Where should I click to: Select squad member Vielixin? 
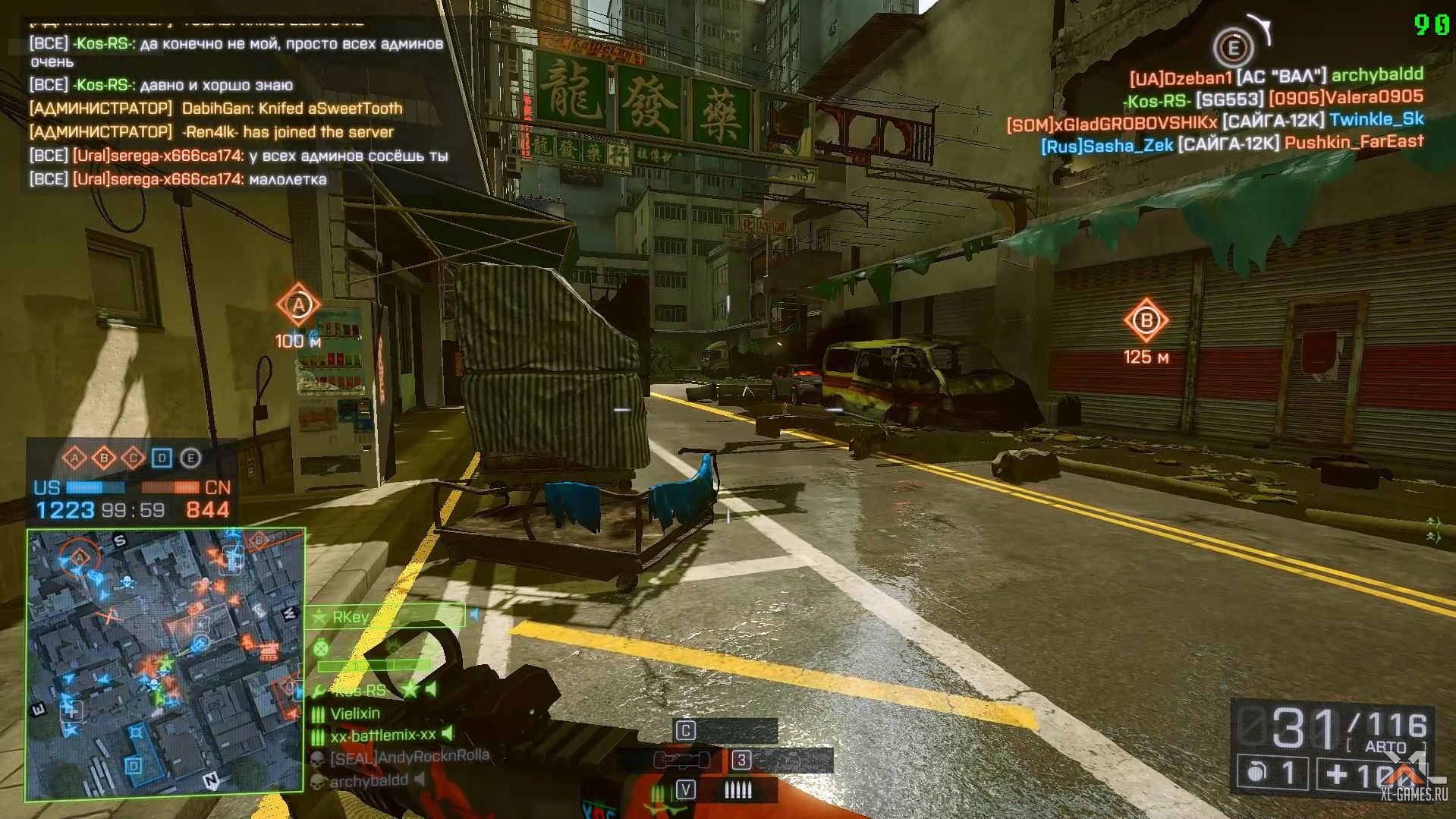click(x=355, y=713)
